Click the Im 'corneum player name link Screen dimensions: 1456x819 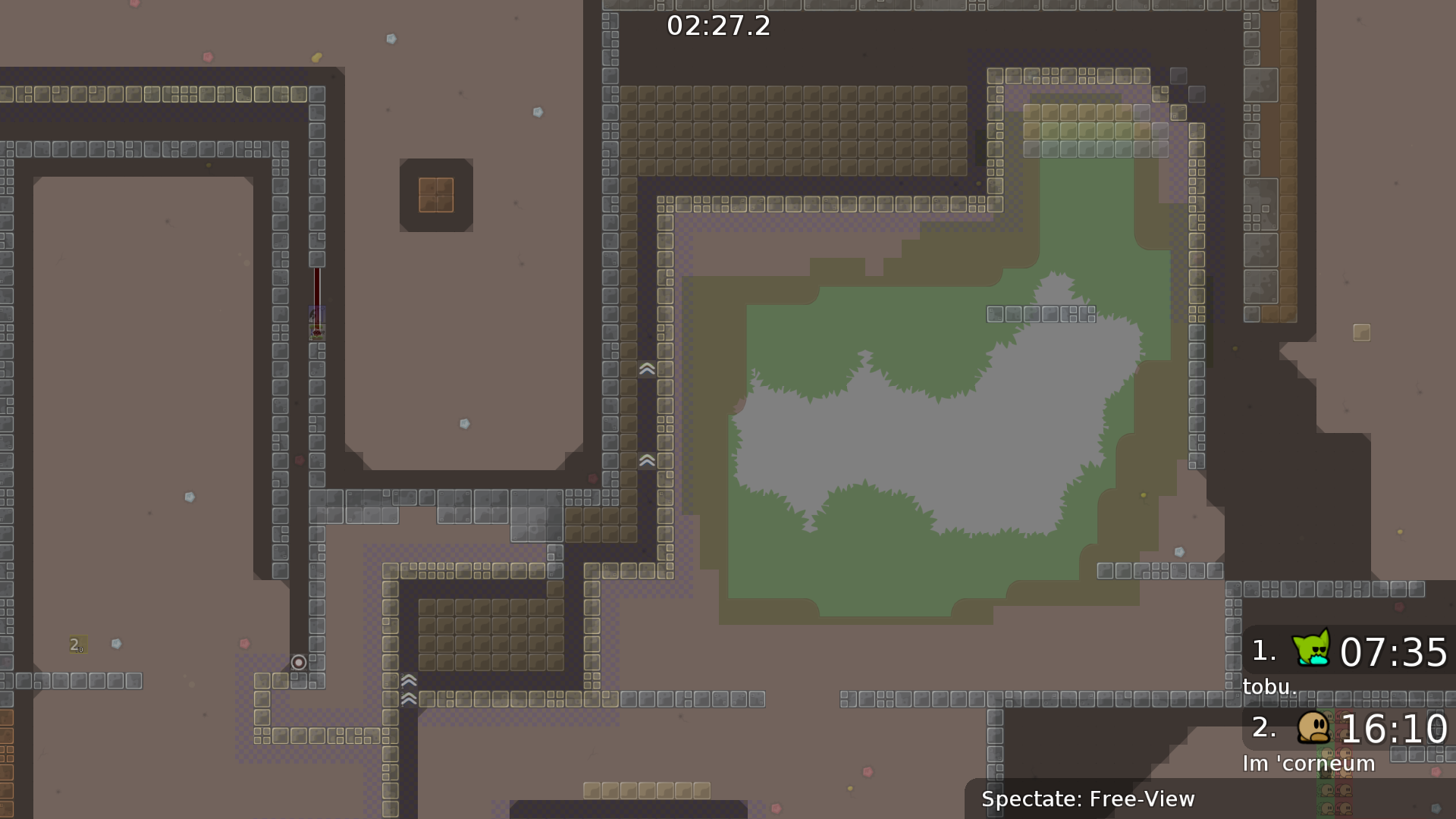[1309, 764]
